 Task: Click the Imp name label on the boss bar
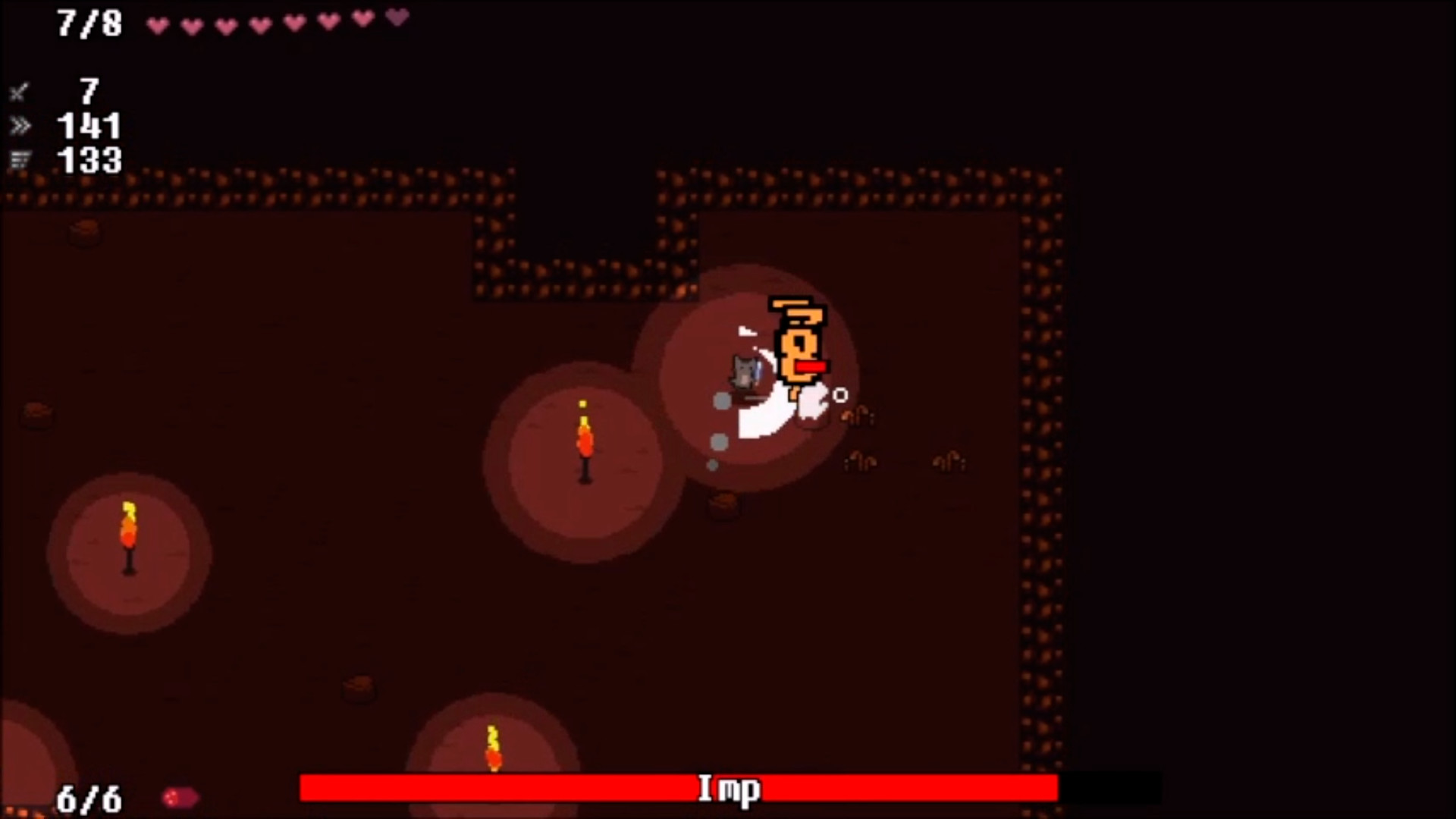[728, 789]
